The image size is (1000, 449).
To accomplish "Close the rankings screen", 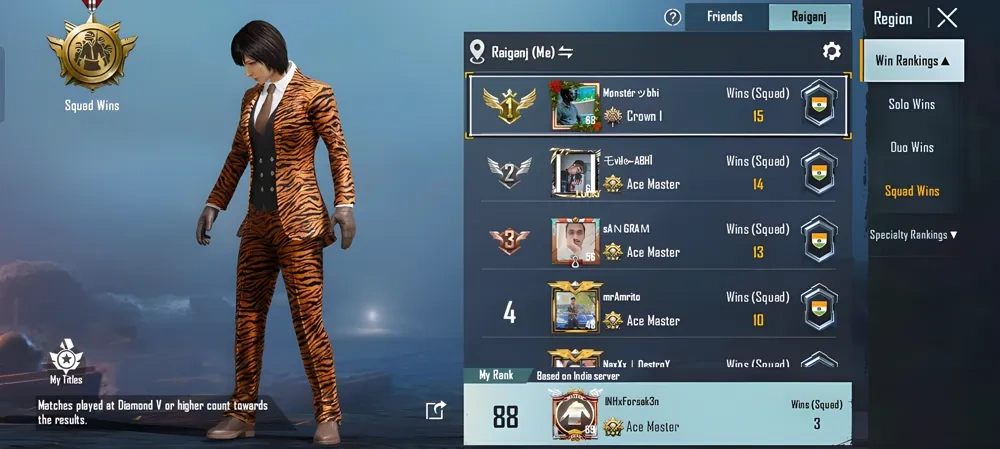I will 947,17.
